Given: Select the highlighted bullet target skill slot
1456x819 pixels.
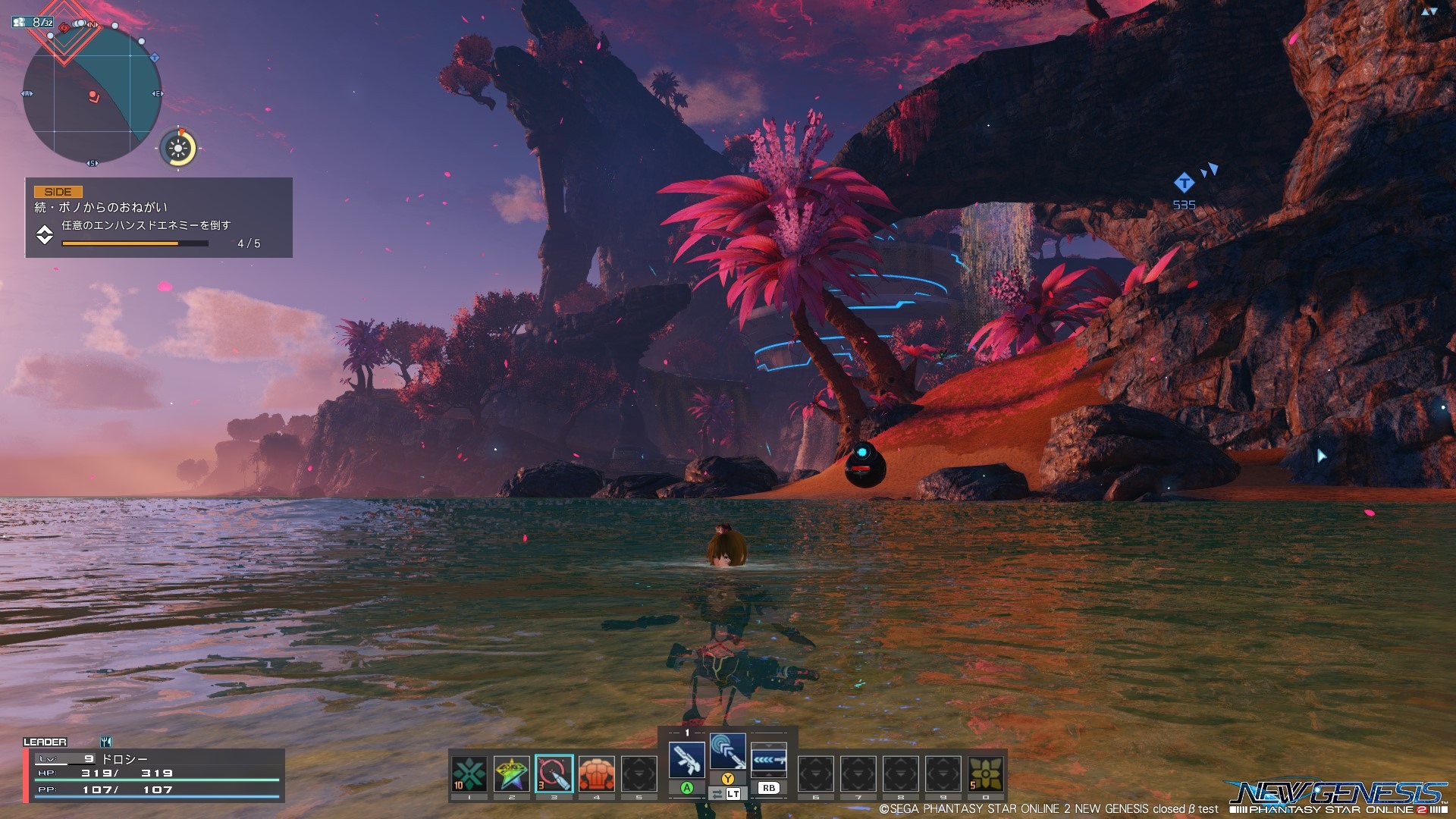Looking at the screenshot, I should [x=554, y=773].
